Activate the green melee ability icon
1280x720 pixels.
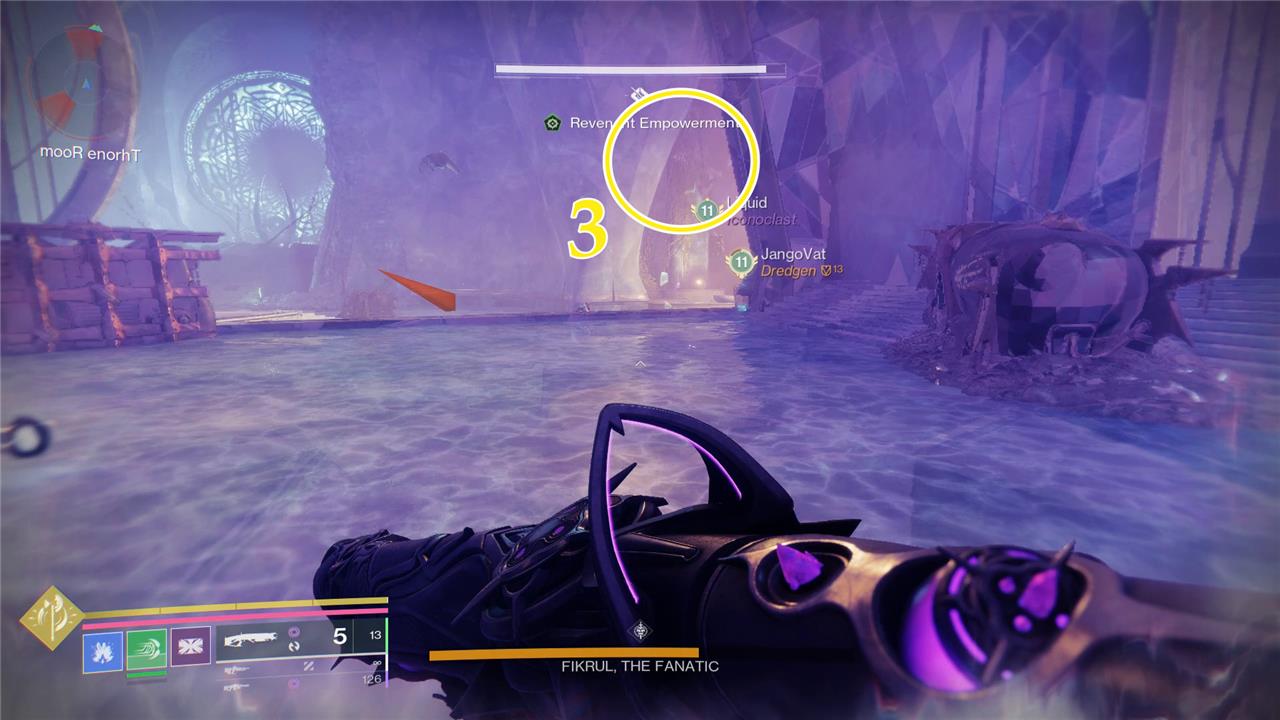click(x=146, y=651)
